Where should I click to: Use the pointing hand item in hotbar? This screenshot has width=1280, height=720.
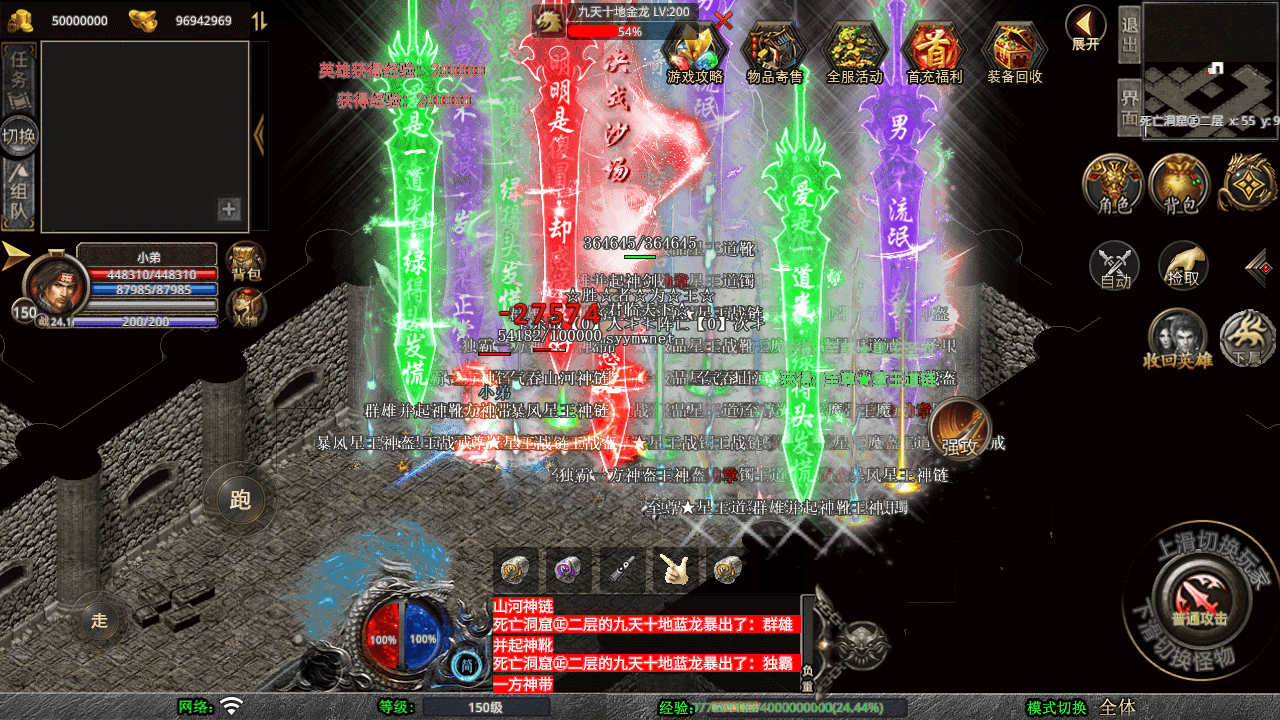click(675, 569)
